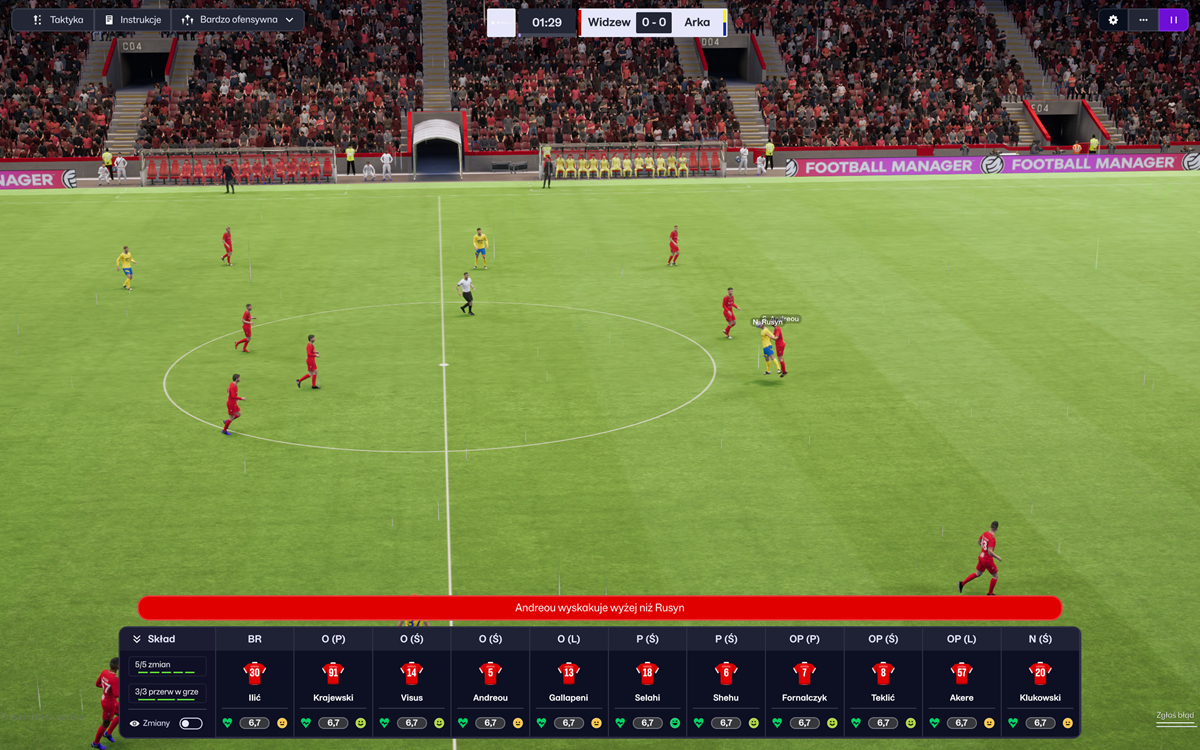Open the three-dot more options menu
Viewport: 1200px width, 750px height.
tap(1143, 20)
